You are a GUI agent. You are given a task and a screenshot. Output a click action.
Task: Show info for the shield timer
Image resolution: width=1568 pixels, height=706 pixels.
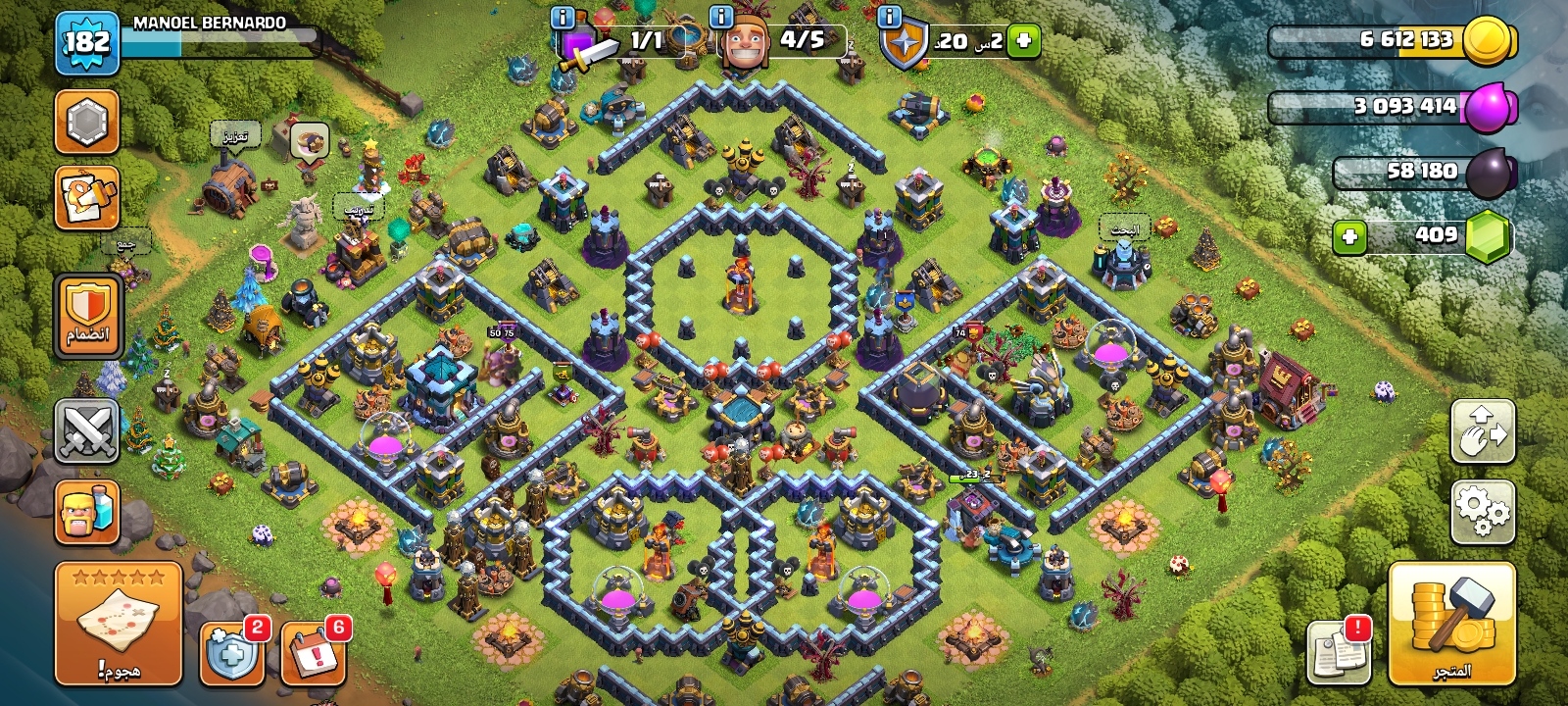point(890,17)
